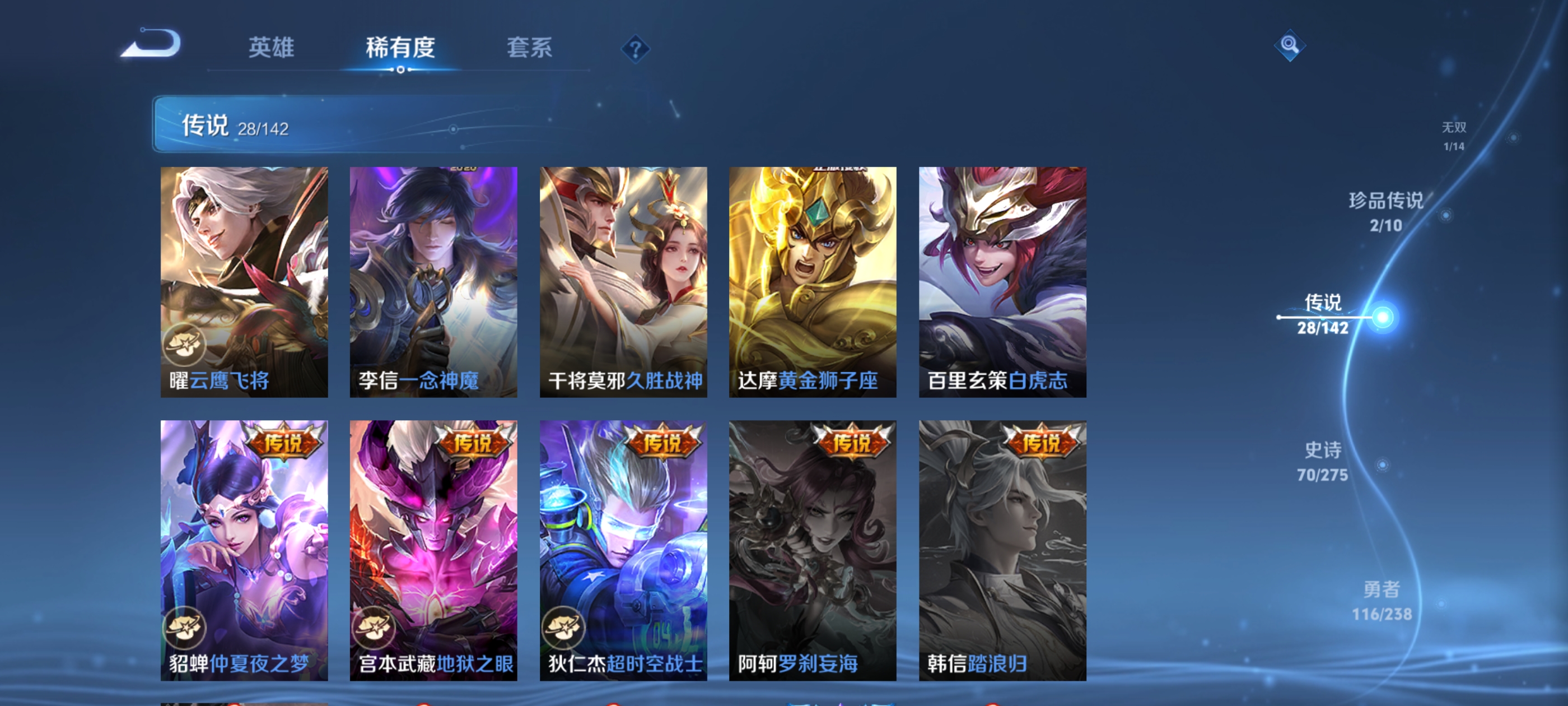This screenshot has height=706, width=1568.
Task: Switch to the 套系 tab
Action: tap(530, 49)
